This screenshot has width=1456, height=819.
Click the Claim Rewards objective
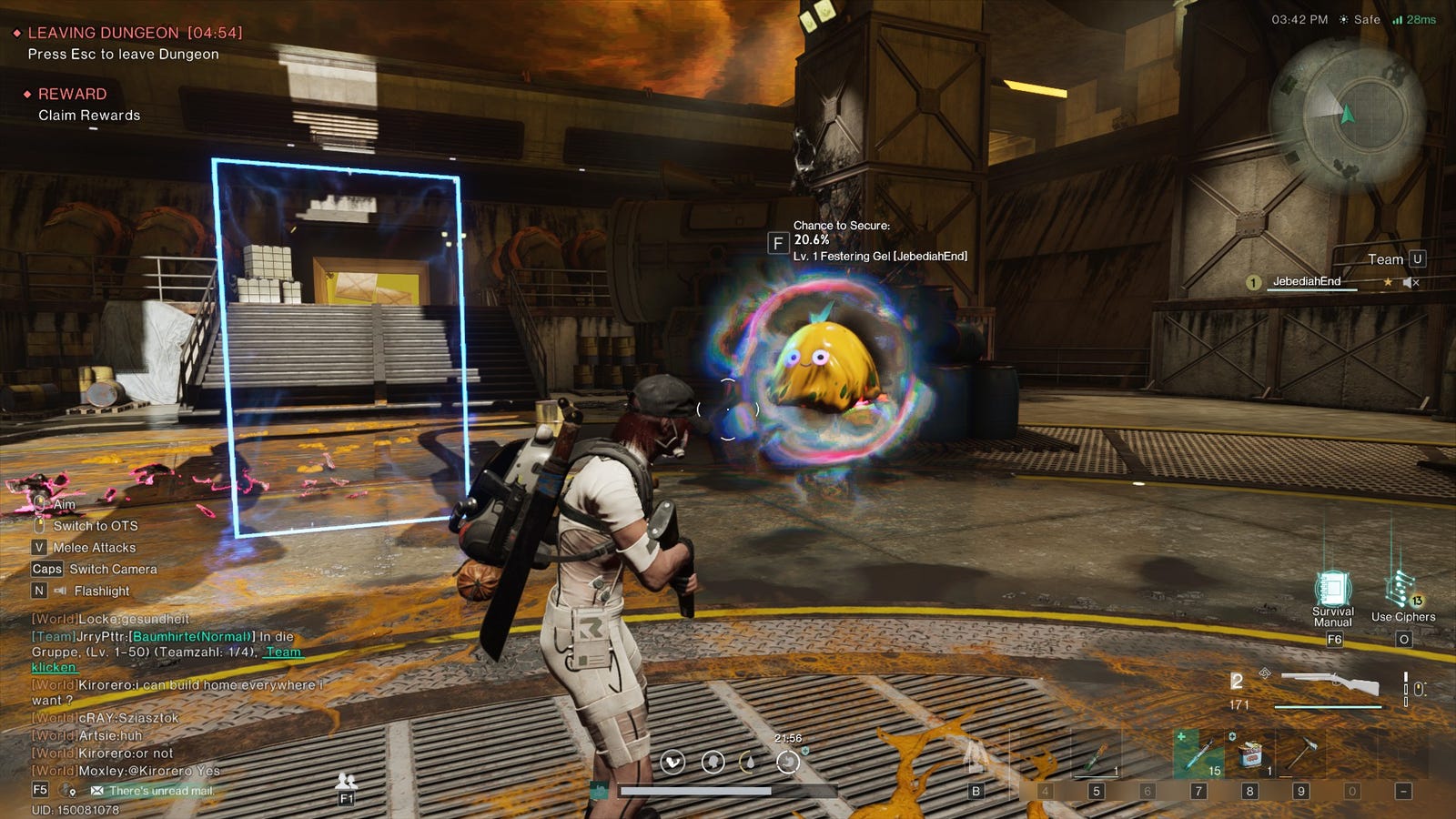[89, 116]
